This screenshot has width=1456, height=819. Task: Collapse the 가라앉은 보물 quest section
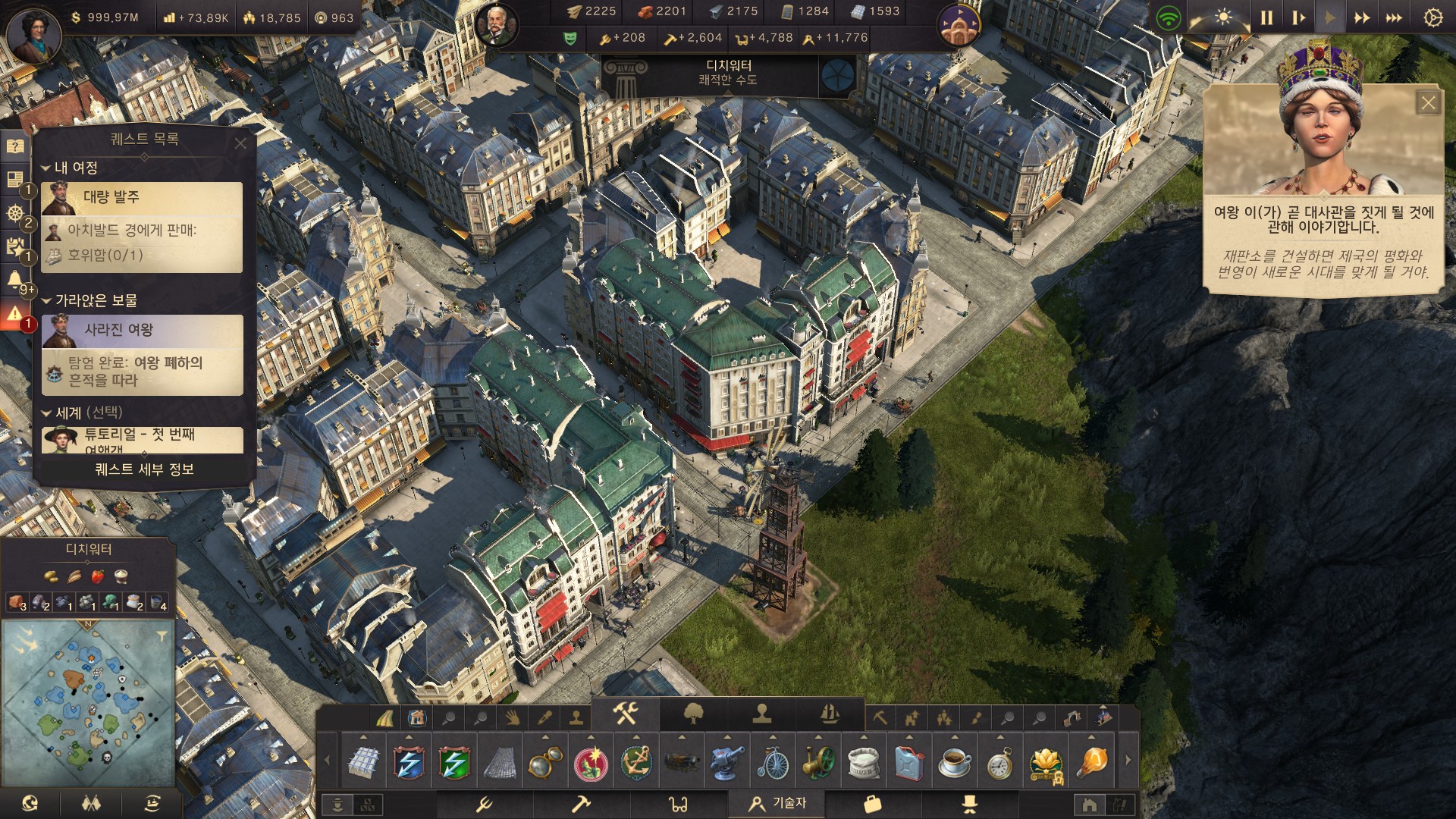coord(47,301)
